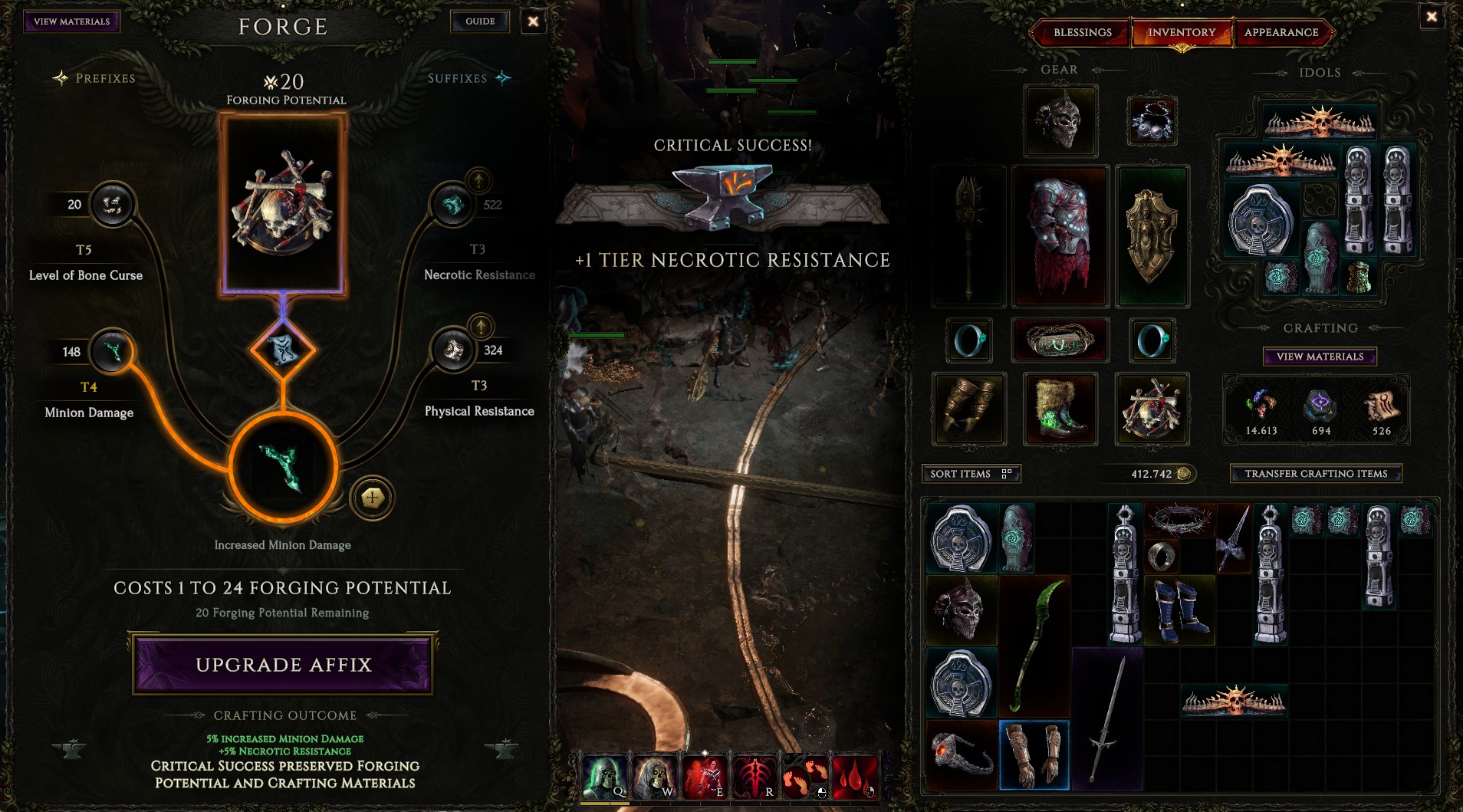
Task: Close the inventory panel
Action: [1431, 17]
